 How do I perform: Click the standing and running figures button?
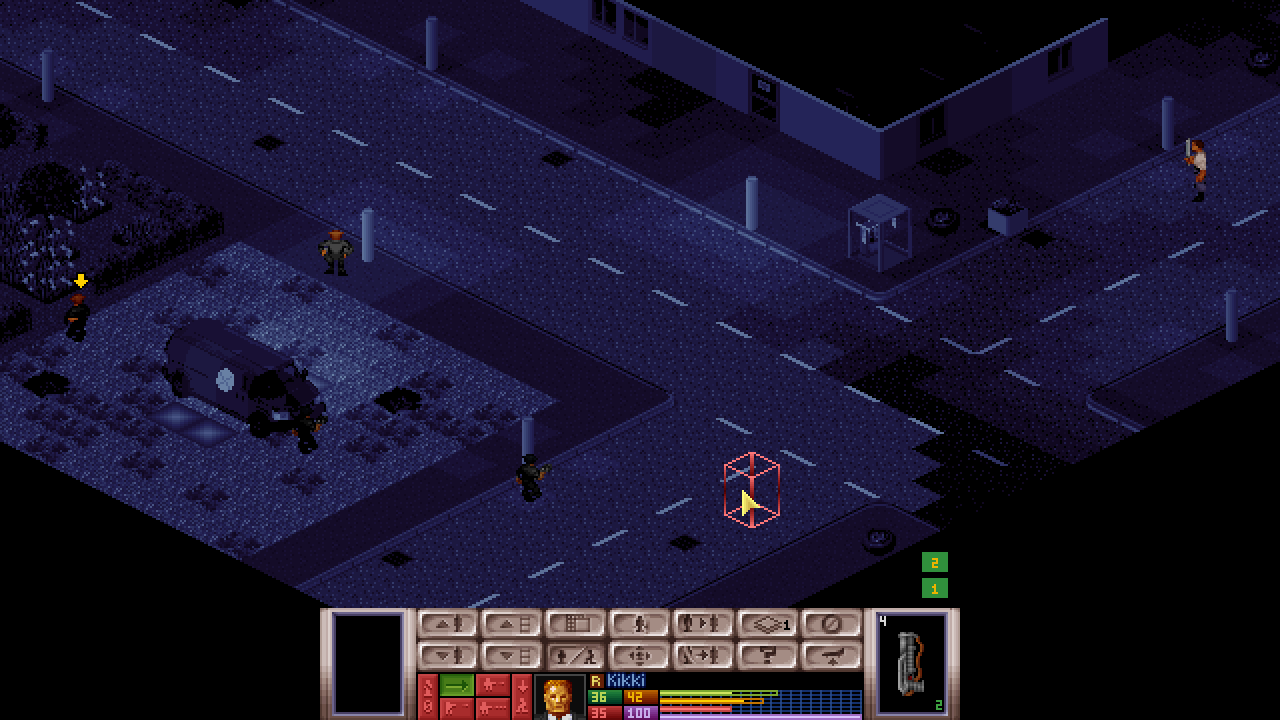click(x=576, y=656)
